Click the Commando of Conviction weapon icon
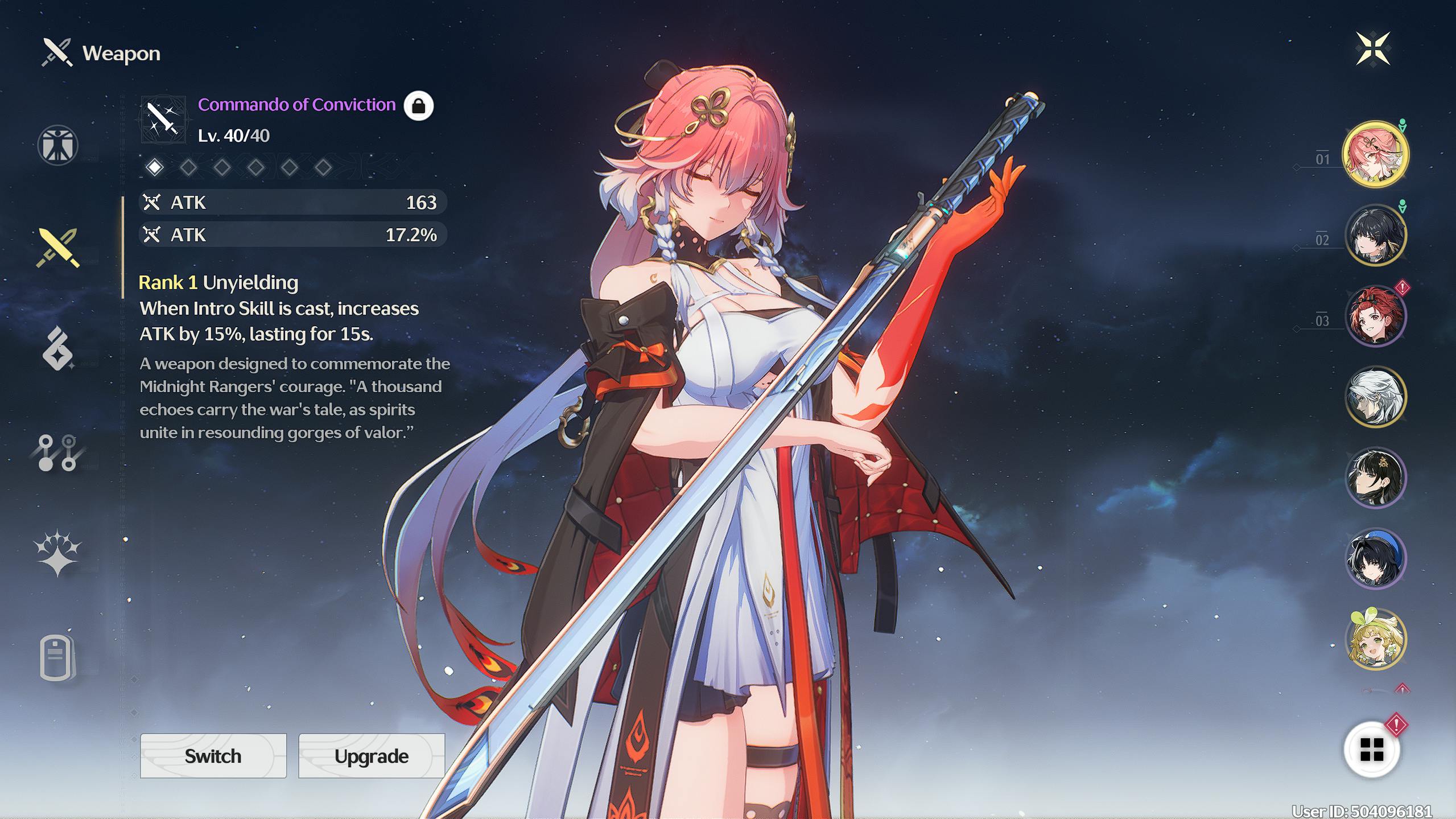Screen dimensions: 1456x819 [163, 120]
